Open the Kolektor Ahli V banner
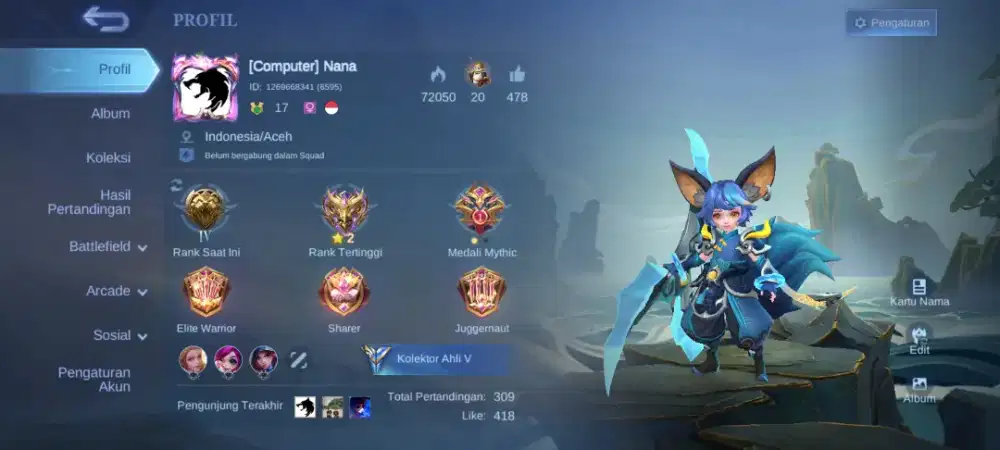This screenshot has height=450, width=1000. (x=440, y=359)
